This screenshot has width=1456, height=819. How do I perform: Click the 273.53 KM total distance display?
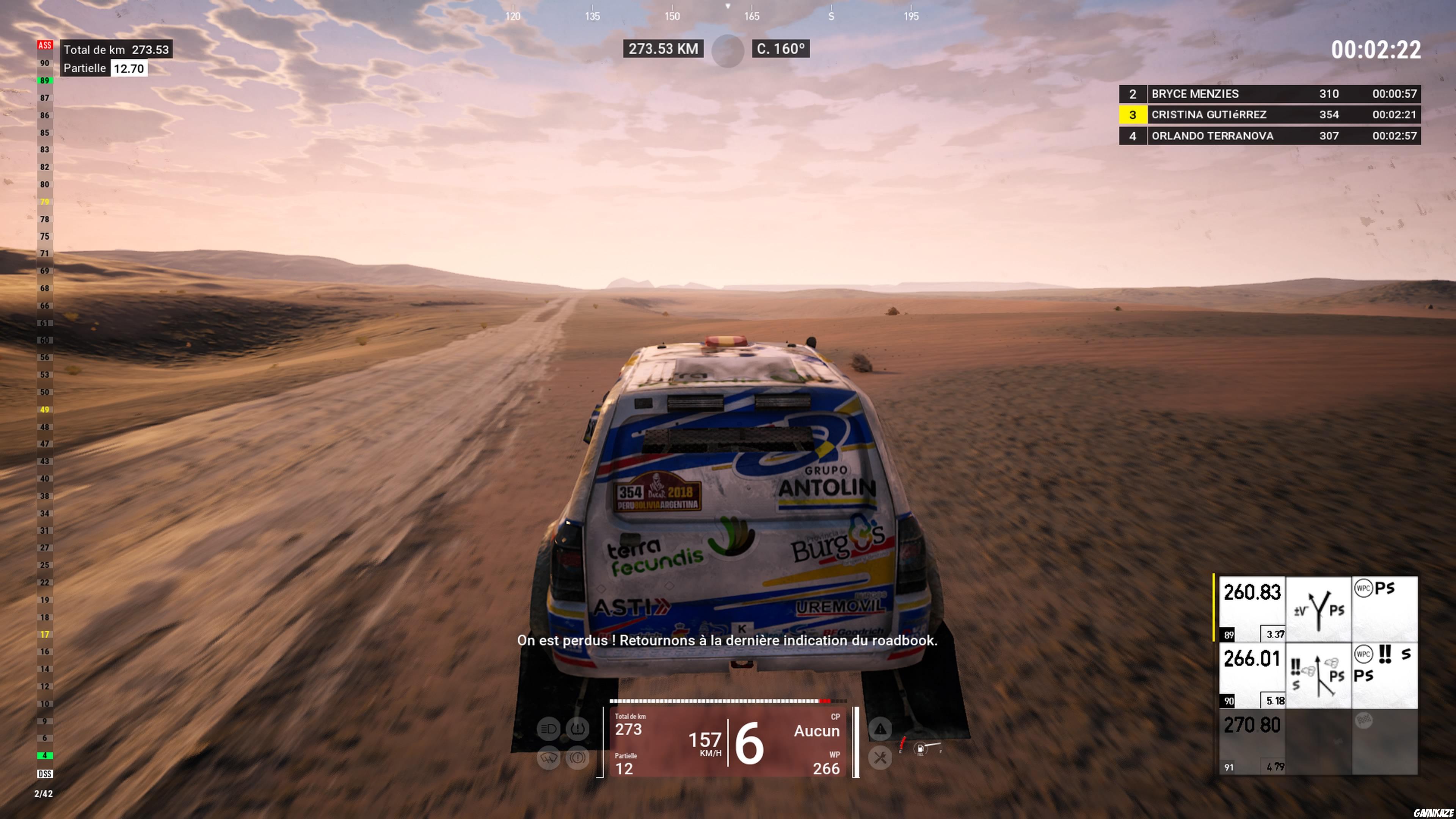(x=663, y=49)
